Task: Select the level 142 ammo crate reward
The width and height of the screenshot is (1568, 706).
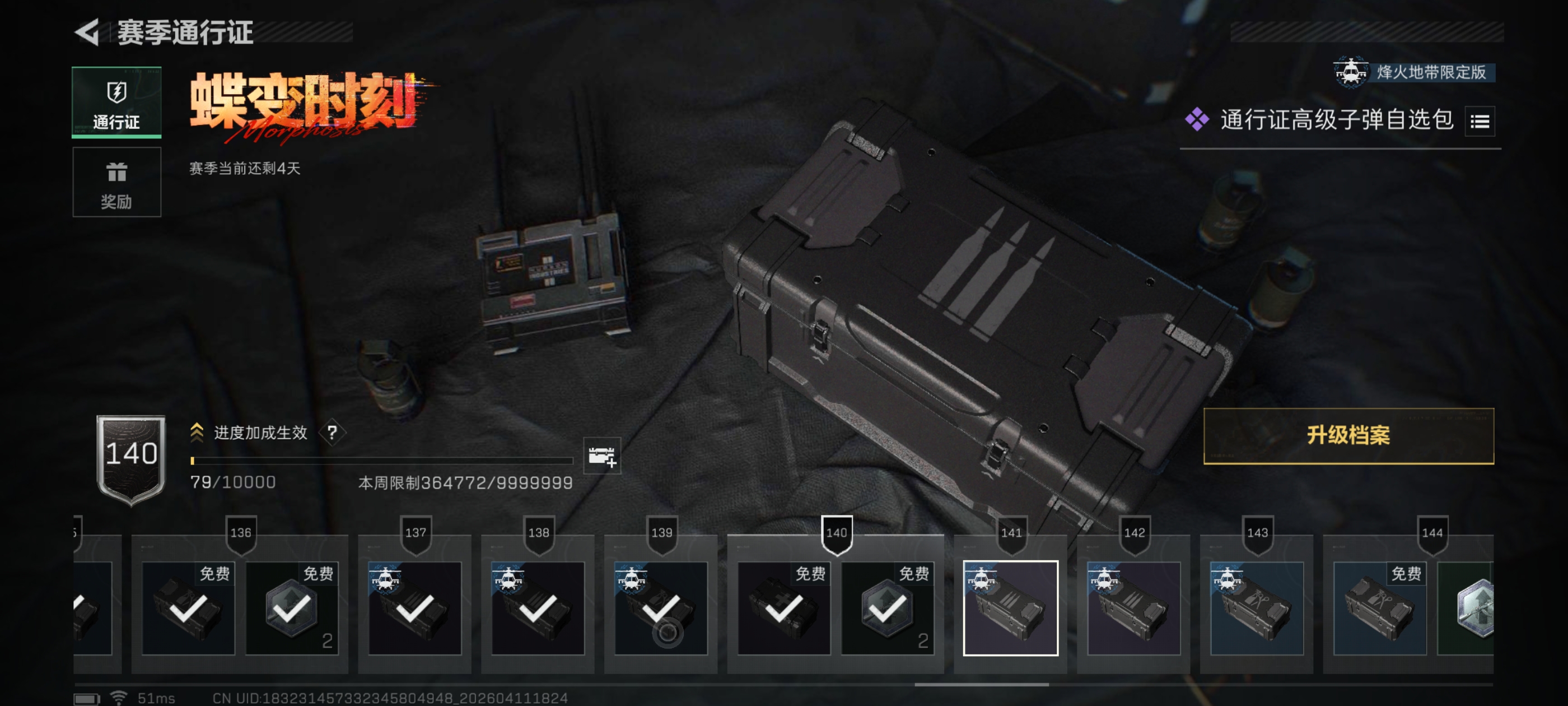Action: click(x=1133, y=607)
